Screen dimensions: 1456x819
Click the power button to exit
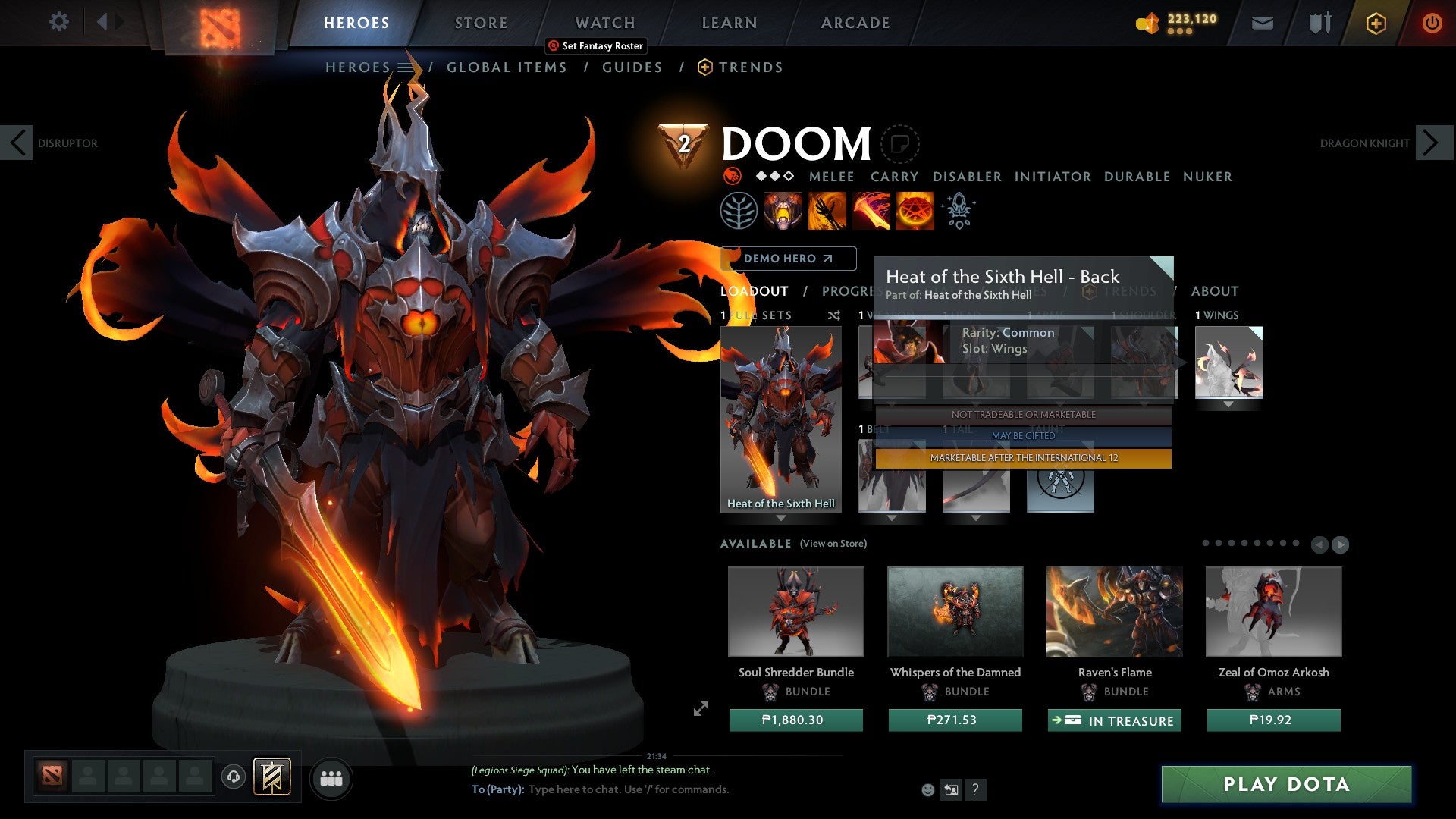[1433, 23]
